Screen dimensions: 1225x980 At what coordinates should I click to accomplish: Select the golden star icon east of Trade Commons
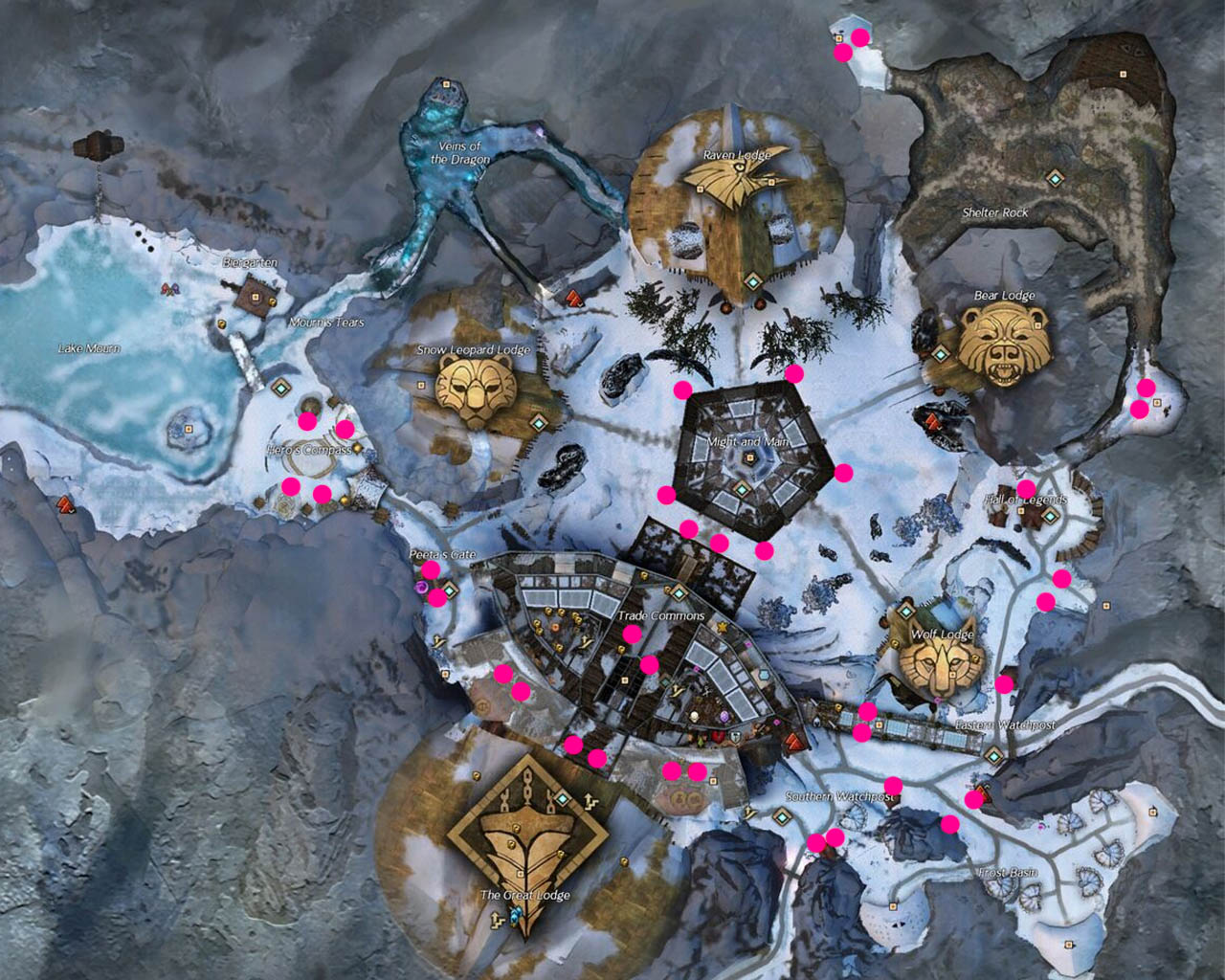point(722,627)
